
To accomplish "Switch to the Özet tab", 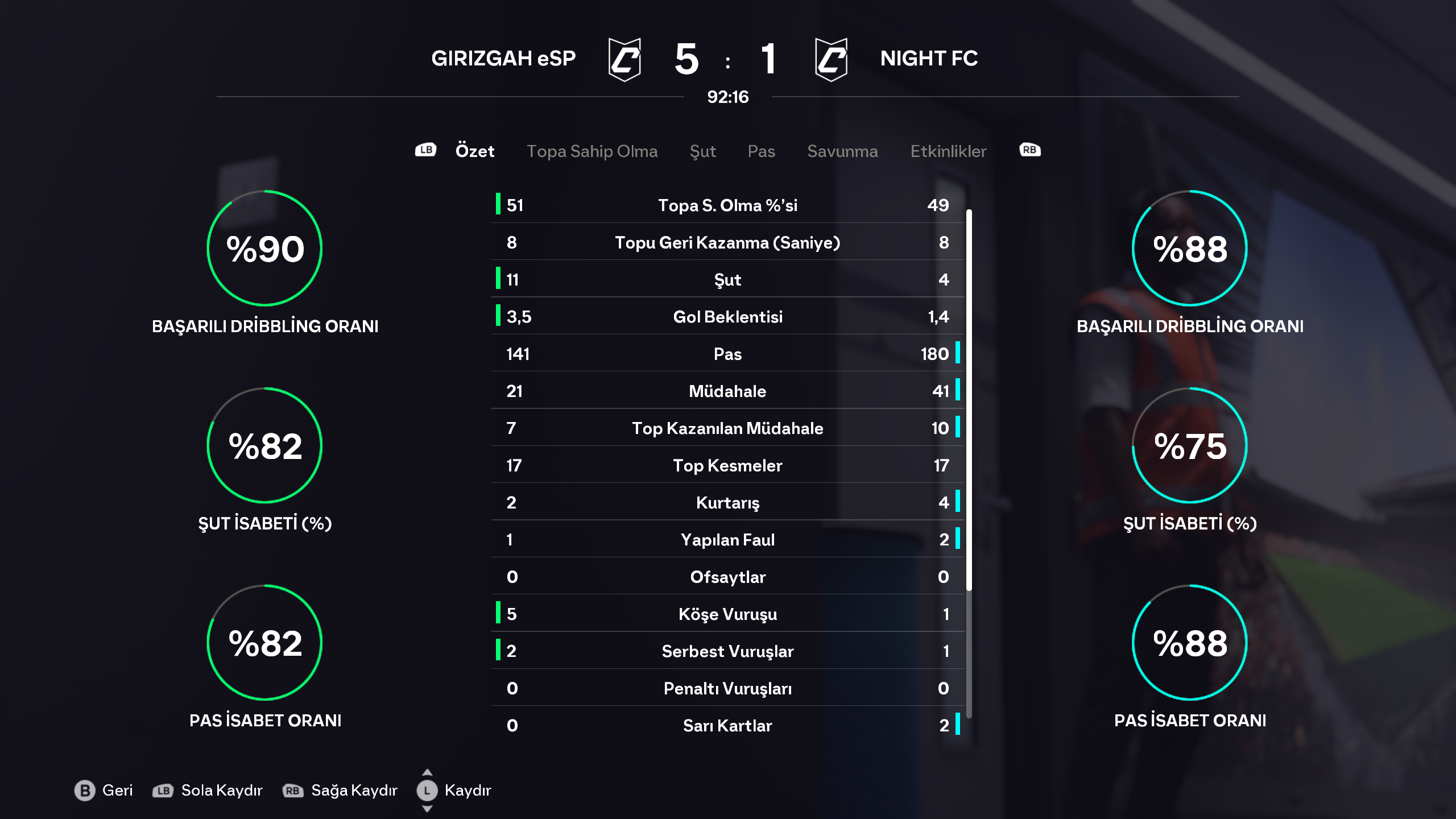I will point(474,151).
